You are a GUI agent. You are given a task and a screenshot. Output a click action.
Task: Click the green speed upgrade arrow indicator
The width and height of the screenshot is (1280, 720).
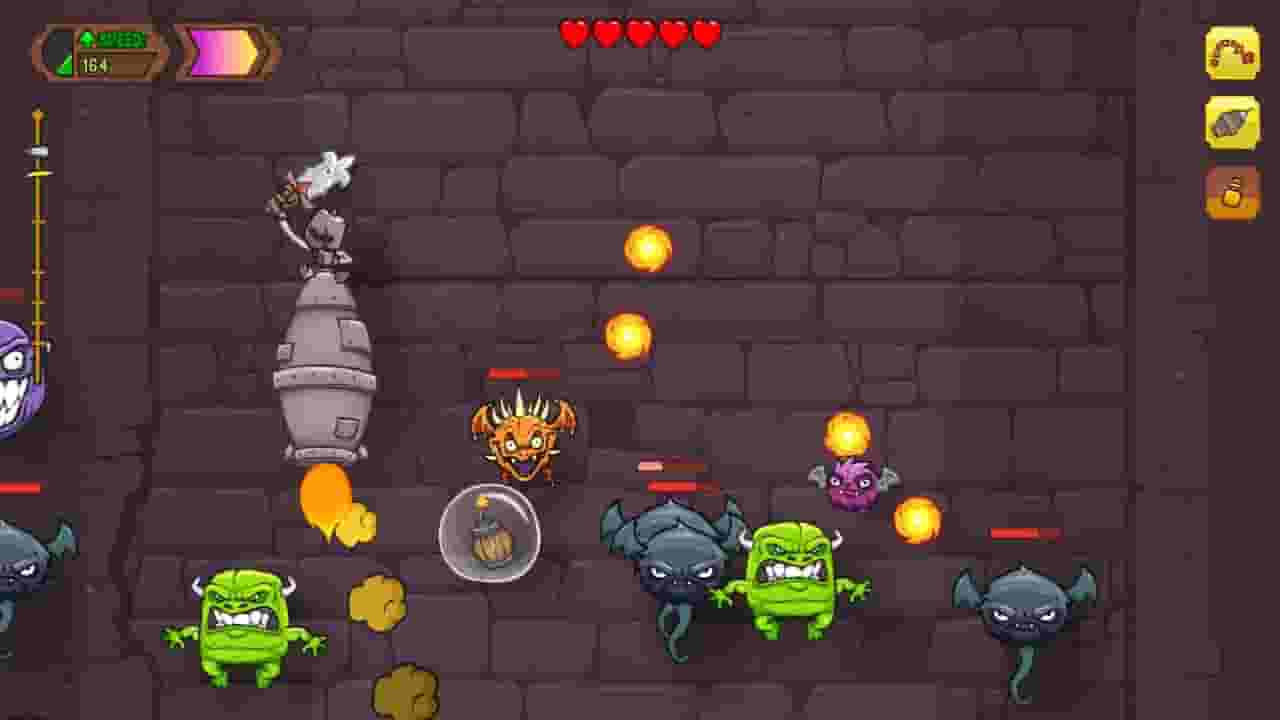tap(88, 37)
